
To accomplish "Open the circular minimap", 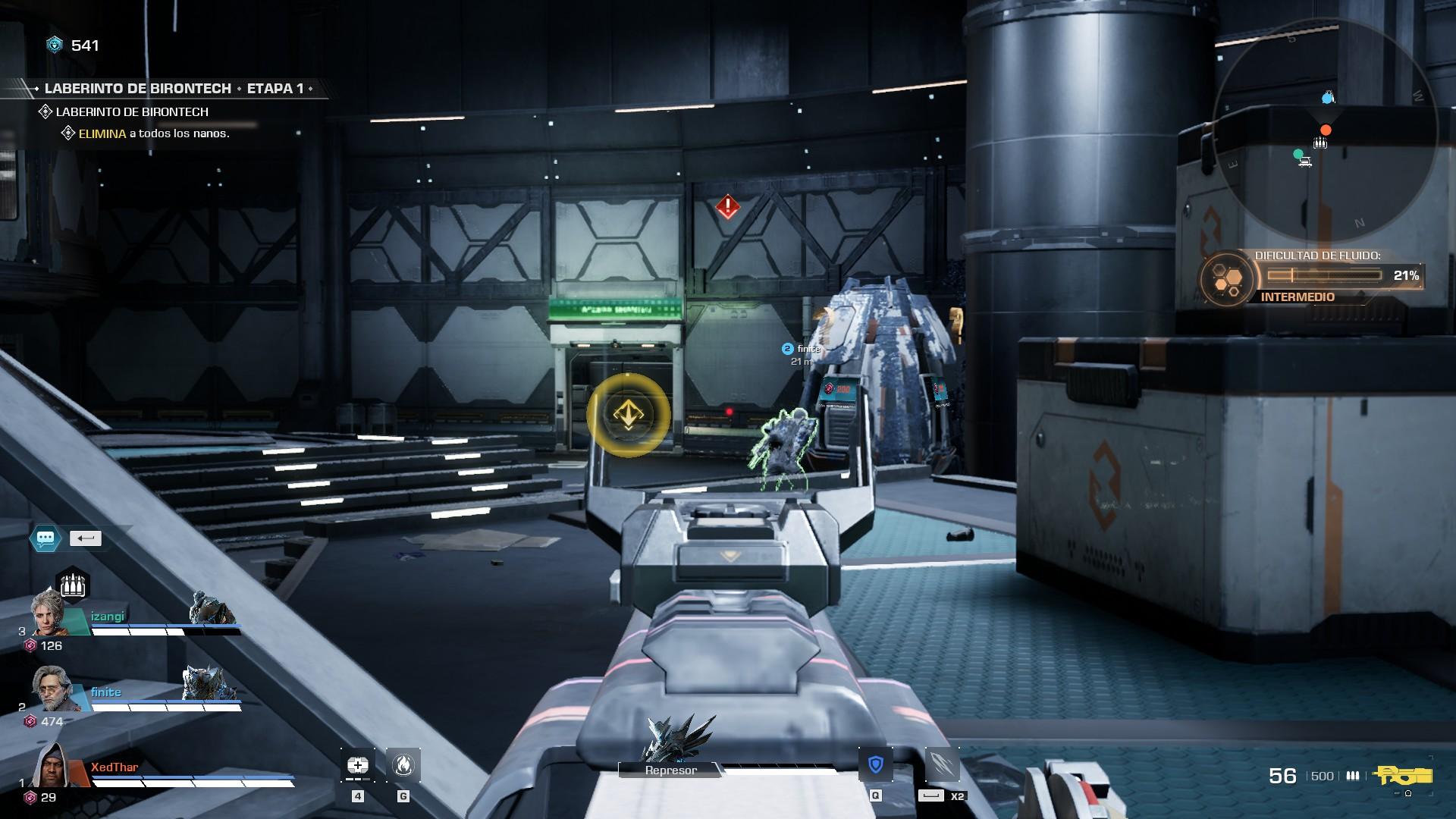I will pos(1325,129).
